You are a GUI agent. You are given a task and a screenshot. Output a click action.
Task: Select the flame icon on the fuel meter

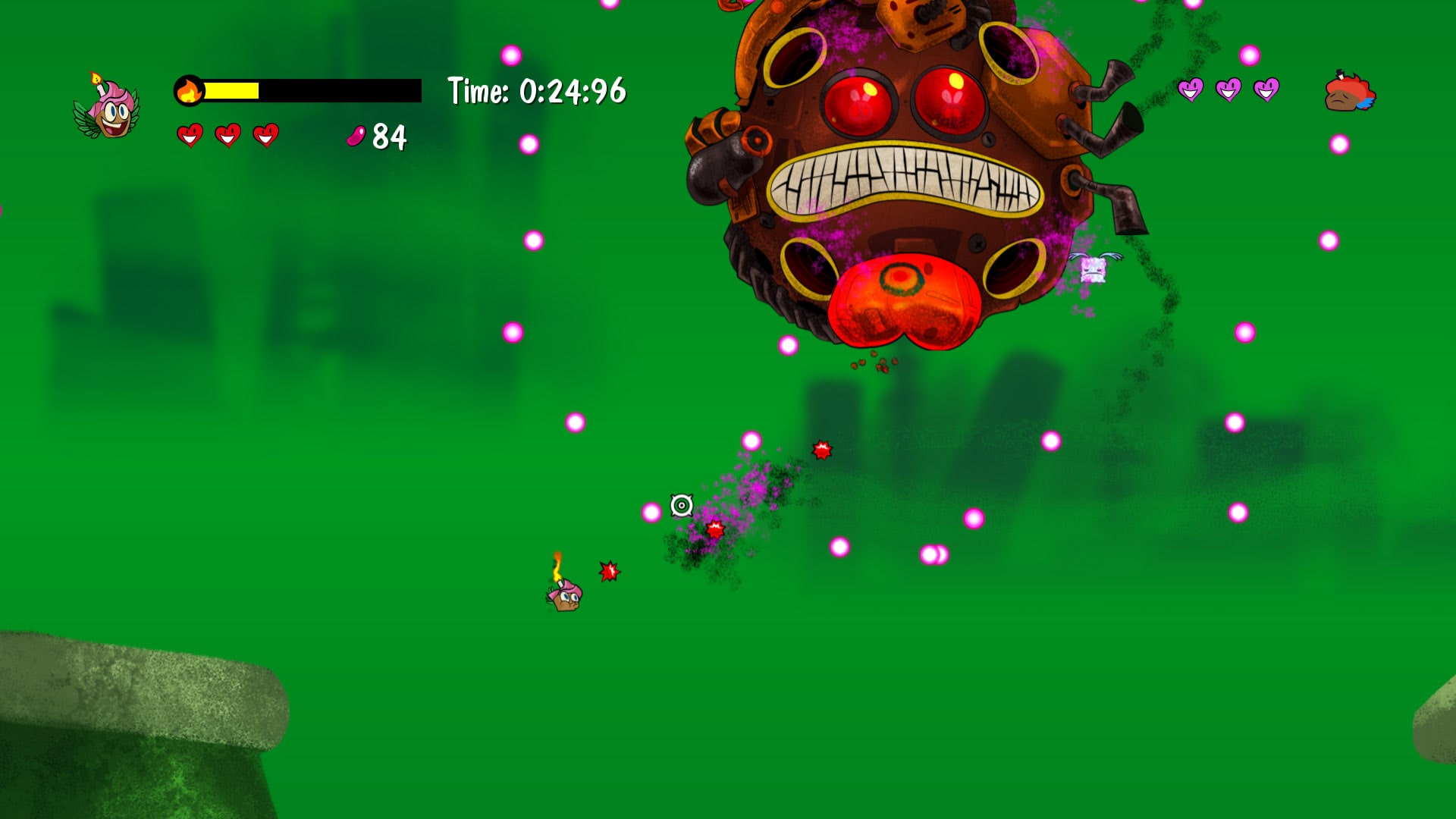[x=190, y=89]
